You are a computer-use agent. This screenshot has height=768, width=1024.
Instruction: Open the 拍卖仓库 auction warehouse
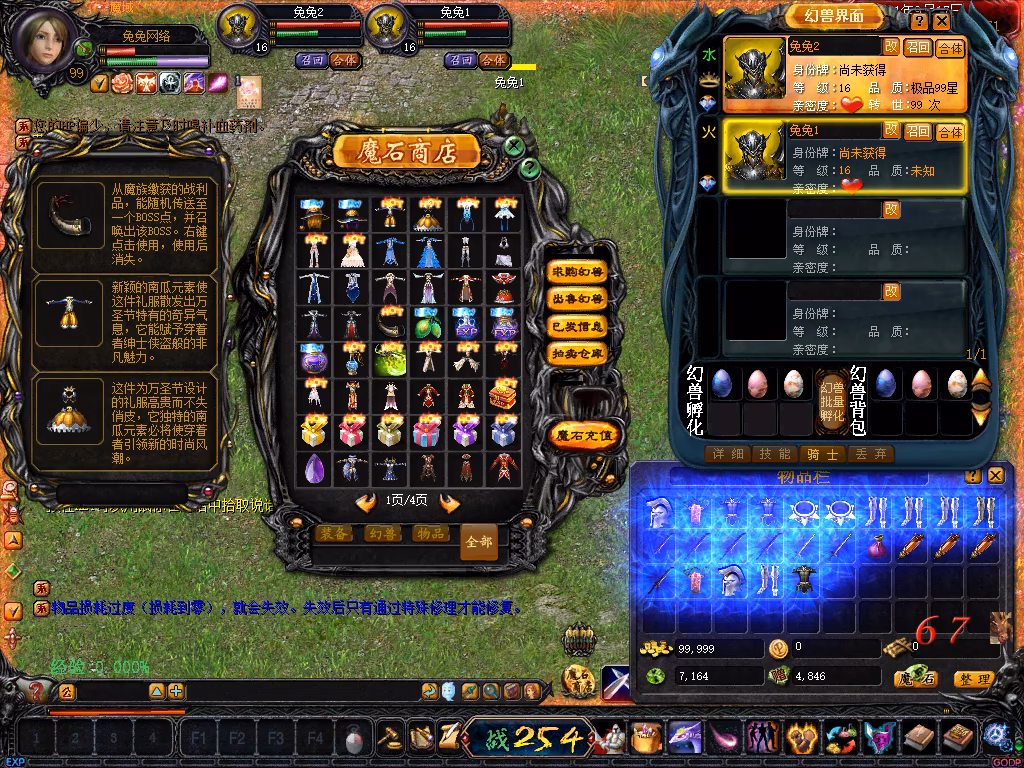pos(578,353)
